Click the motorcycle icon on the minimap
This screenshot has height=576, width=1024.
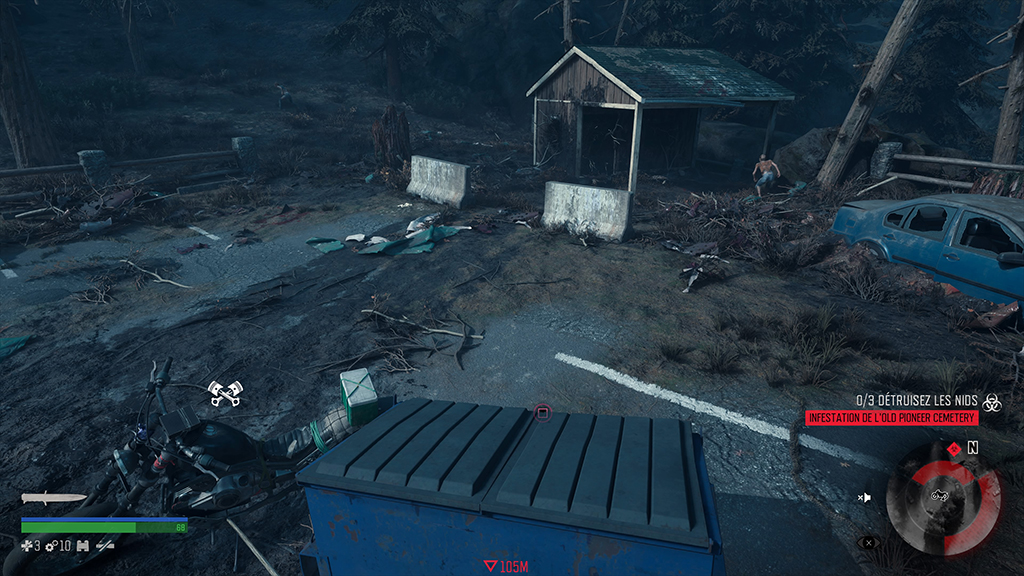click(x=940, y=494)
